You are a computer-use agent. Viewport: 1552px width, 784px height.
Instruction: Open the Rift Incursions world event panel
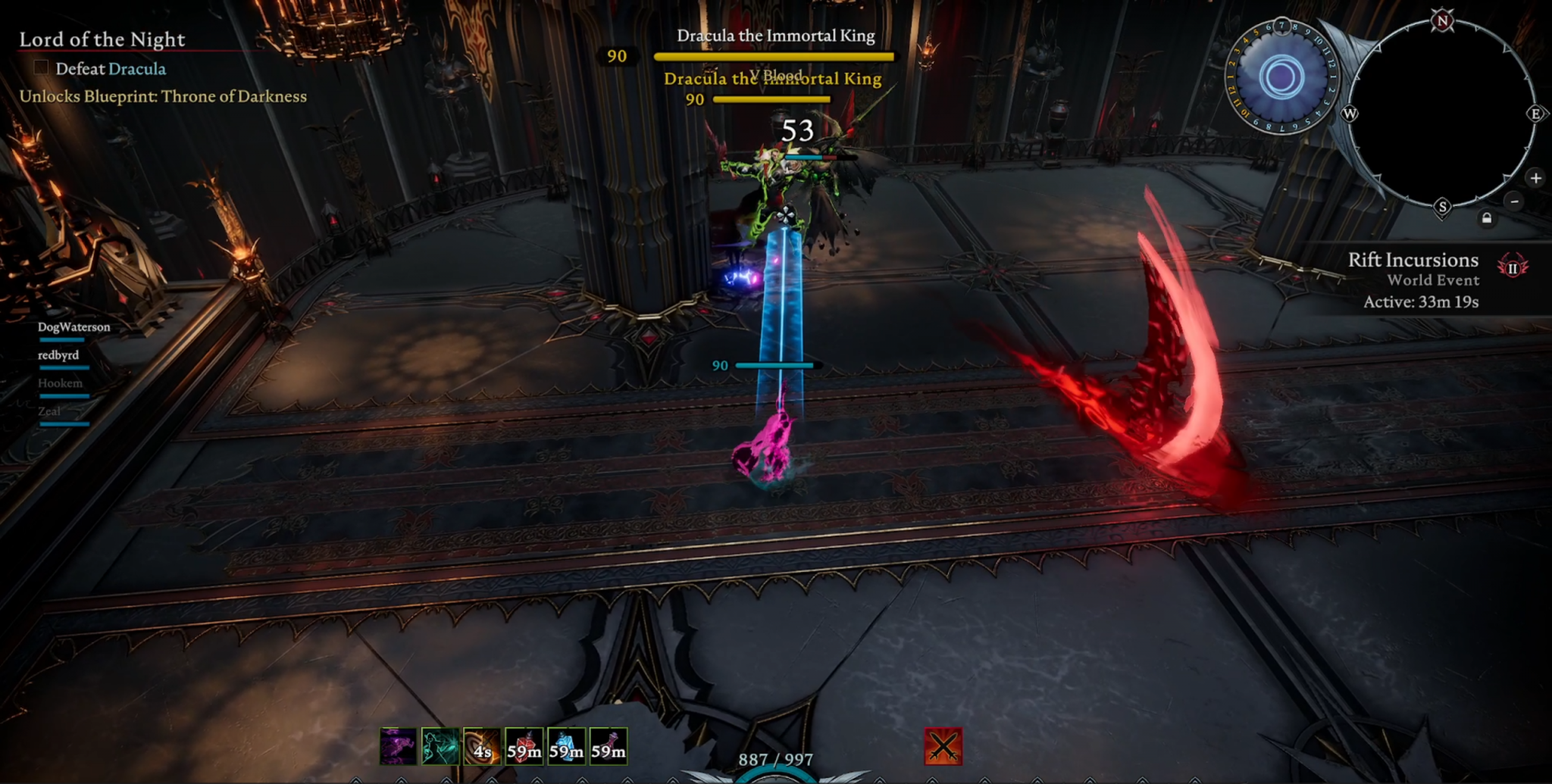click(x=1414, y=280)
